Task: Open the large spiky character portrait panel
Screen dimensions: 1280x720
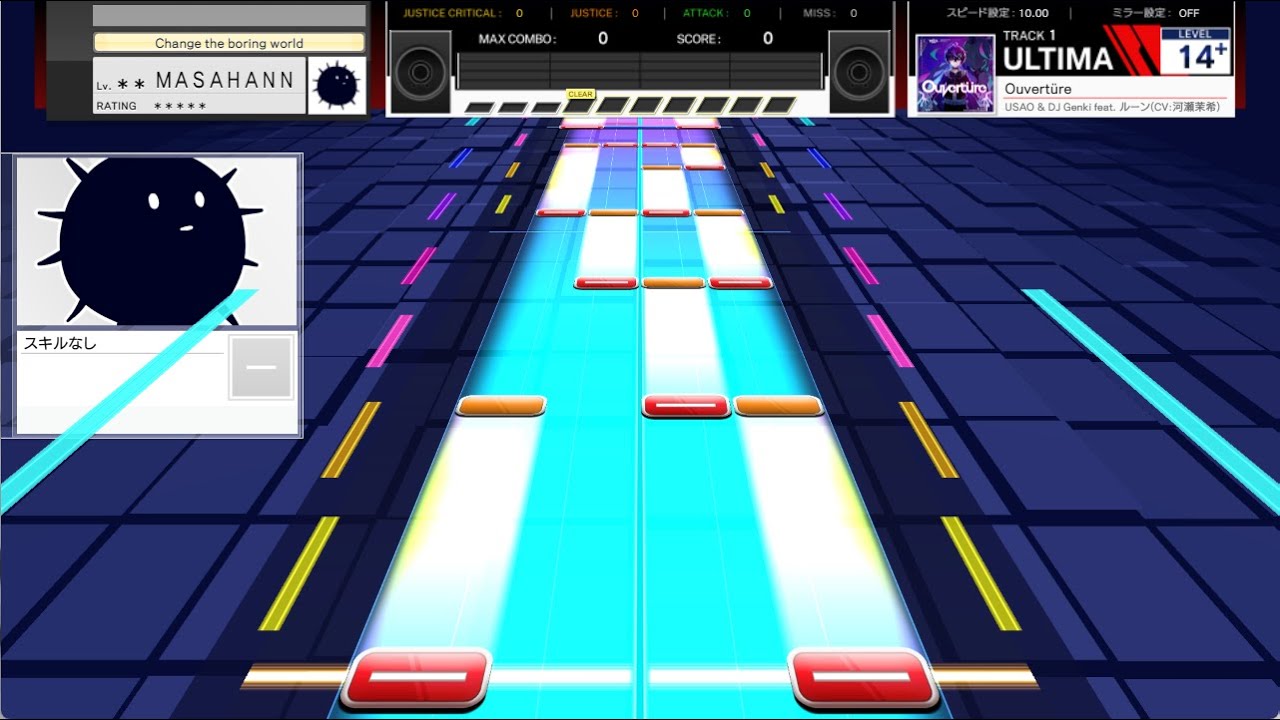Action: [x=157, y=241]
